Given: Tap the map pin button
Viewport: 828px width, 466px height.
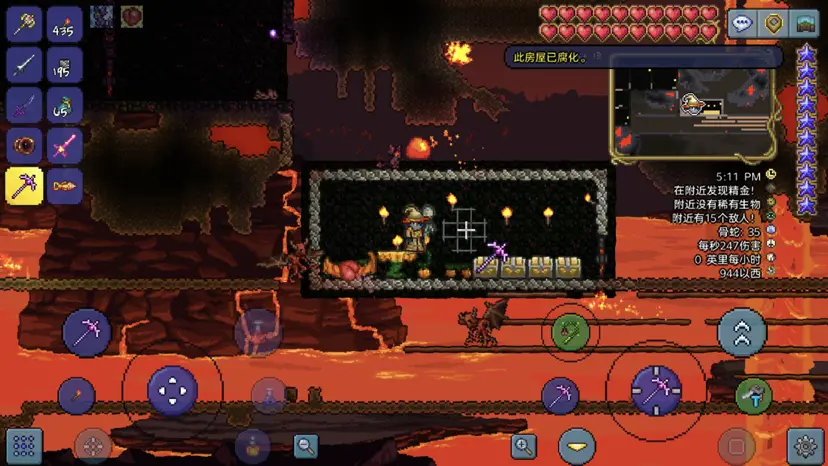Looking at the screenshot, I should pos(773,24).
